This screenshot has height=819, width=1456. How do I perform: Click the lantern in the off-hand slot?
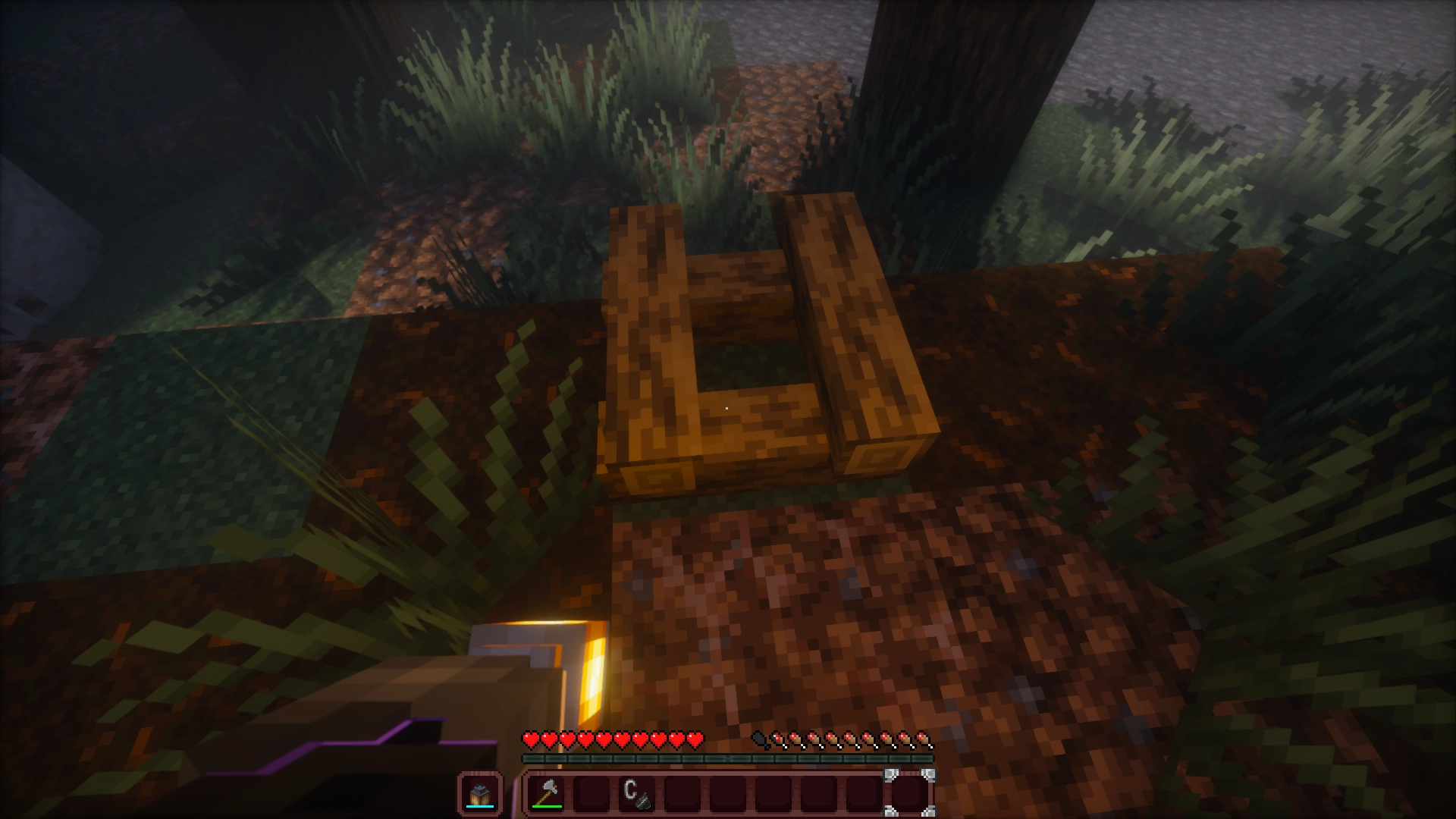(x=479, y=792)
